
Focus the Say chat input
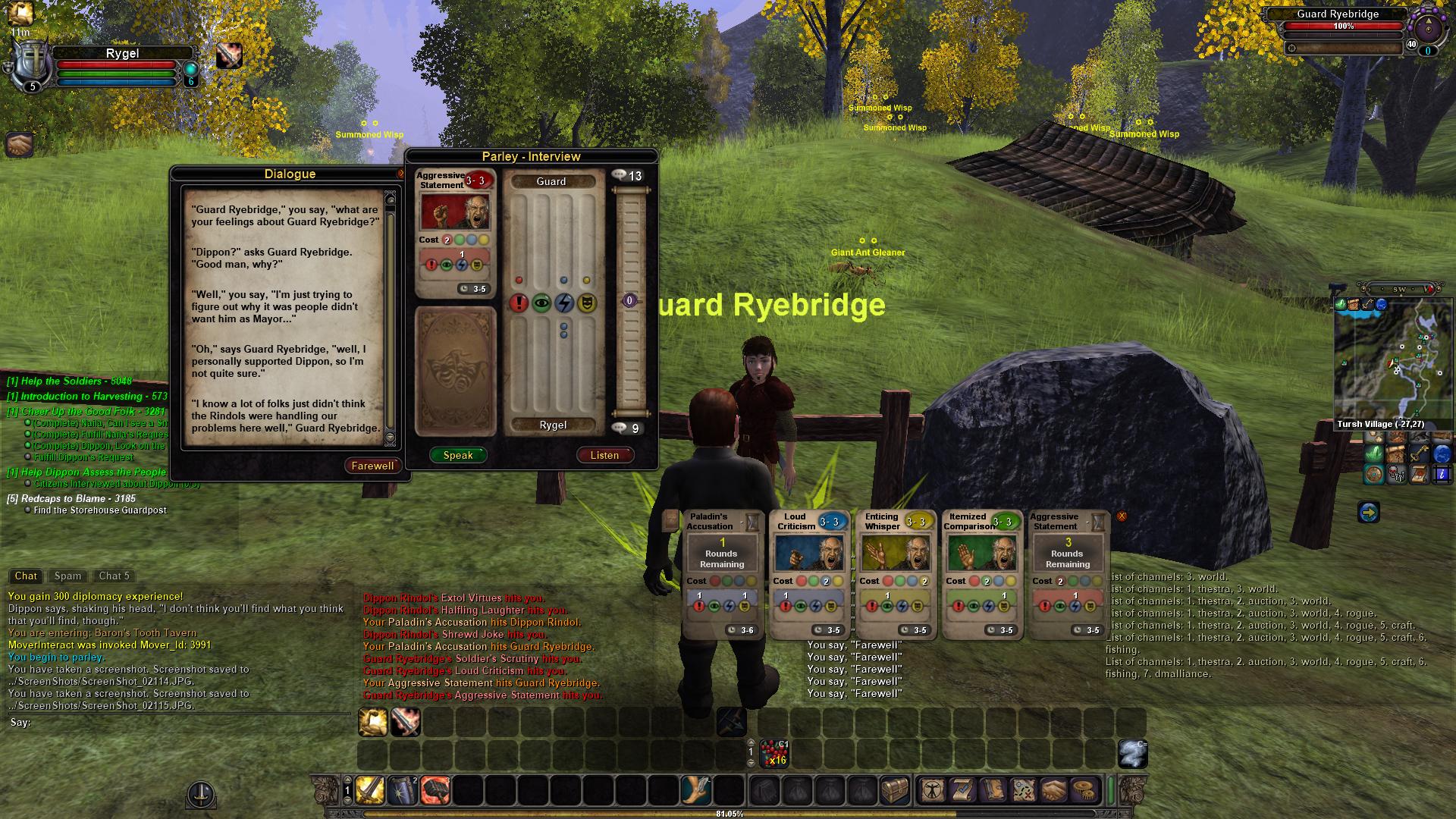tap(182, 723)
